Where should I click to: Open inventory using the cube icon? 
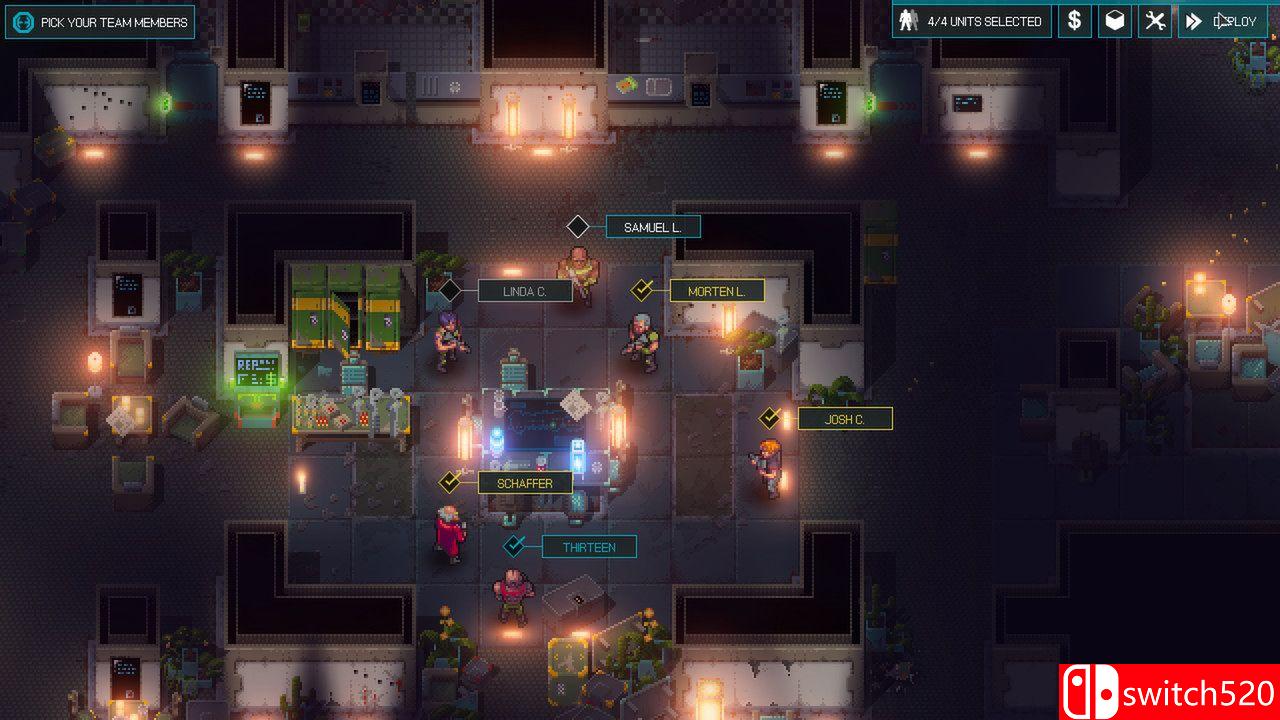1113,20
